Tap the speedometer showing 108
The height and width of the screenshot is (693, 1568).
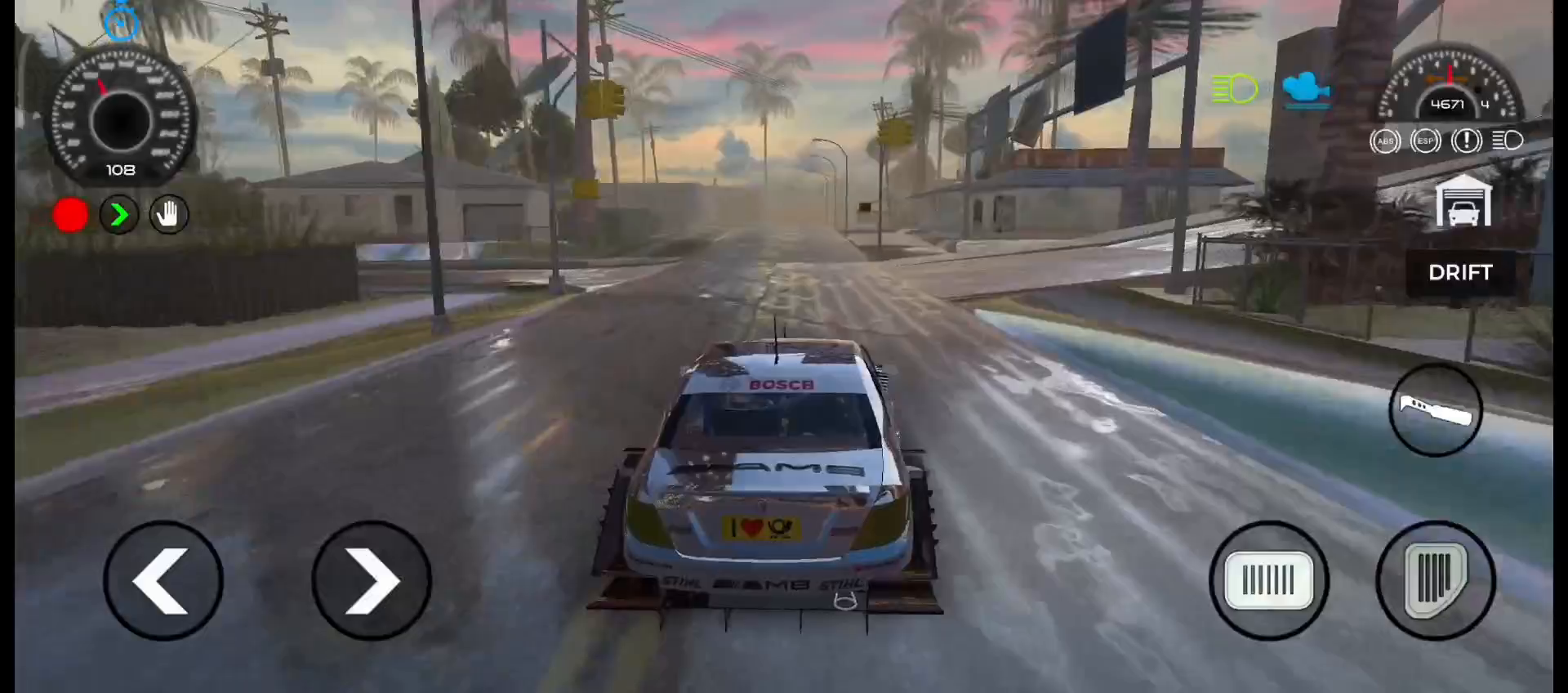(121, 114)
